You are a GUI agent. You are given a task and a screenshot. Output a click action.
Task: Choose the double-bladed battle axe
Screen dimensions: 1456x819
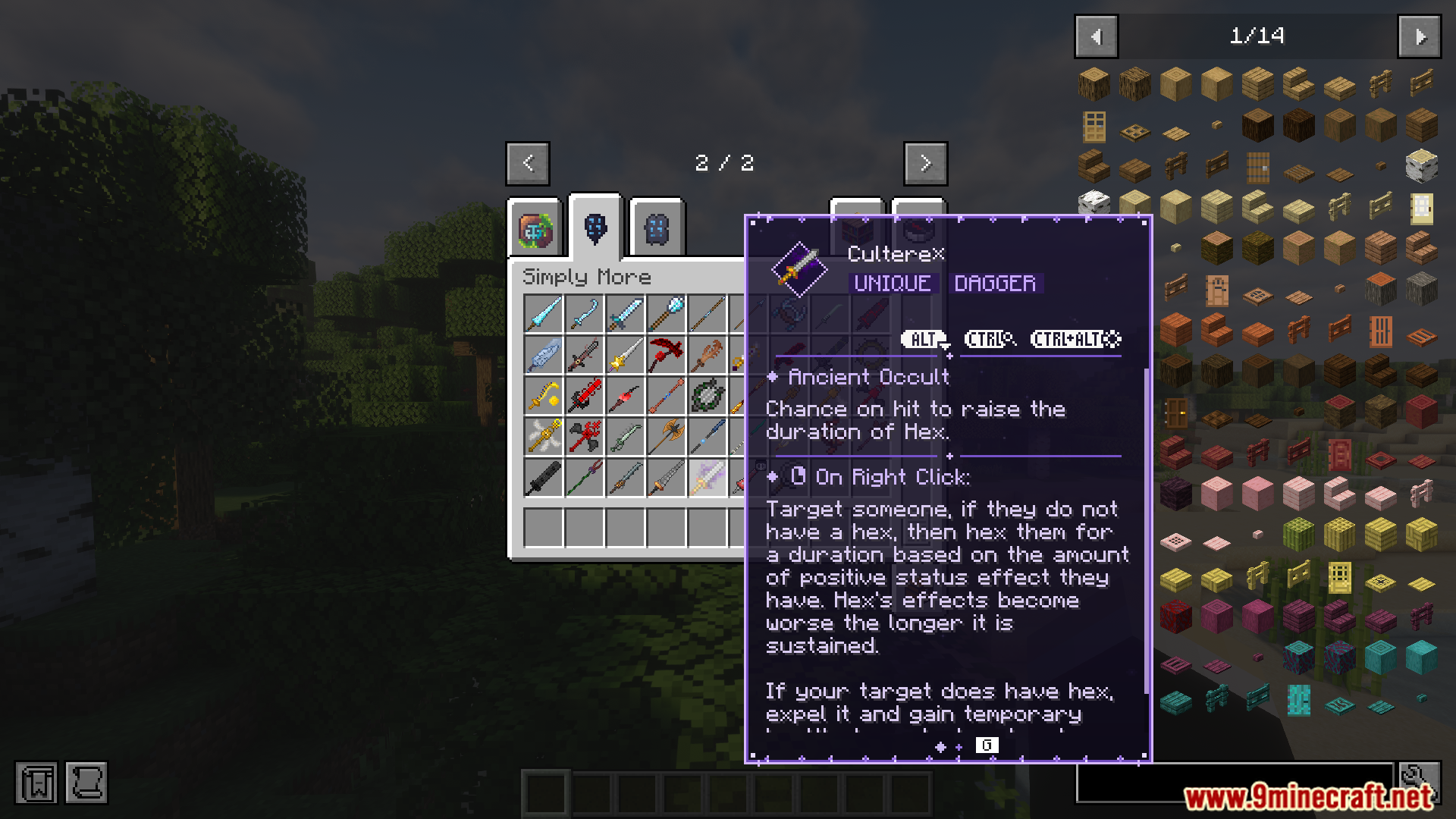click(666, 437)
